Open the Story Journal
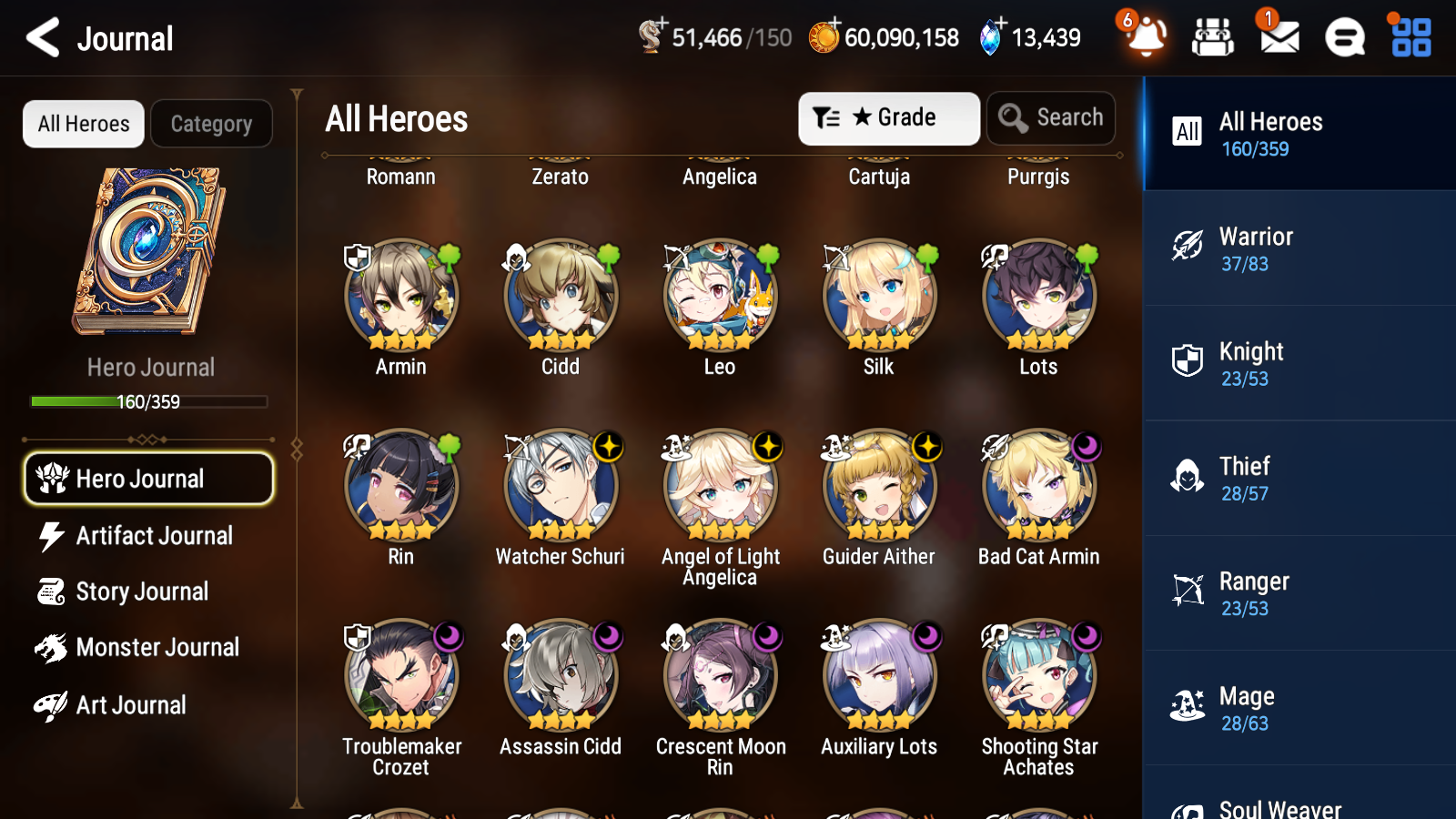Image resolution: width=1456 pixels, height=819 pixels. [x=143, y=591]
